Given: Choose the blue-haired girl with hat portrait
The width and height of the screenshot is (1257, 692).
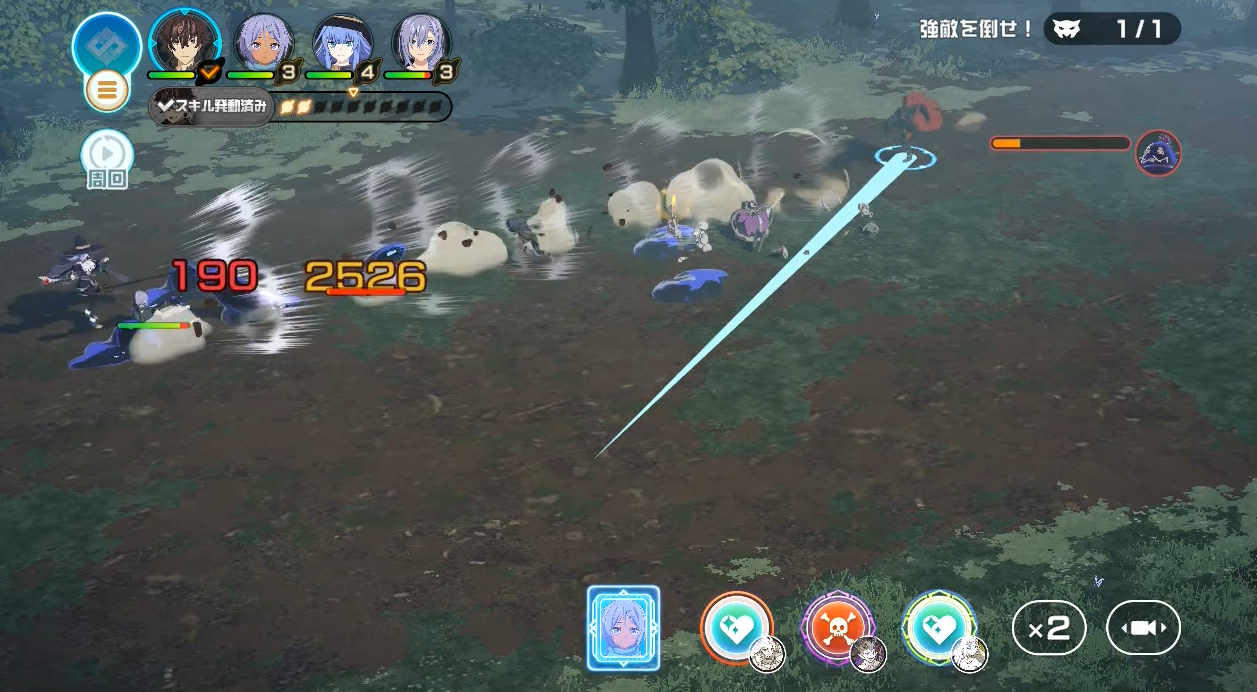Looking at the screenshot, I should [x=342, y=42].
